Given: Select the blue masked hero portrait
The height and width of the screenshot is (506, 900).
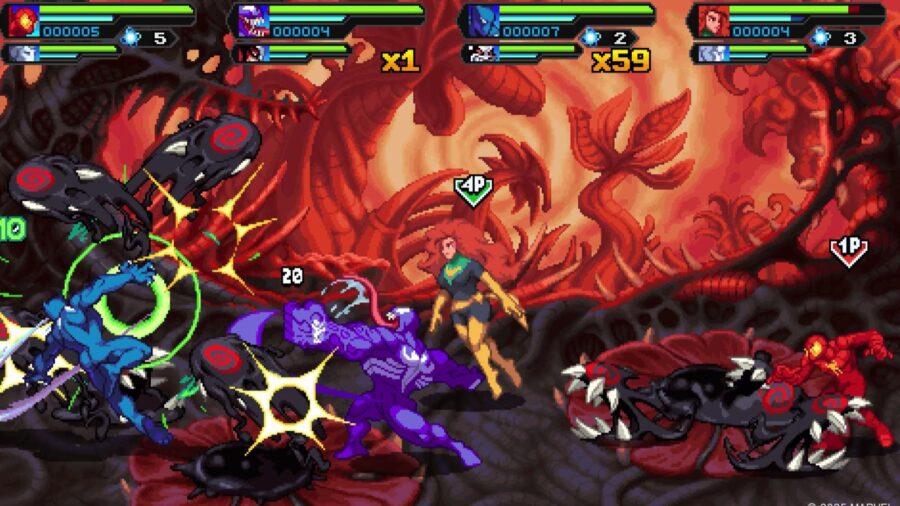Looking at the screenshot, I should click(481, 21).
